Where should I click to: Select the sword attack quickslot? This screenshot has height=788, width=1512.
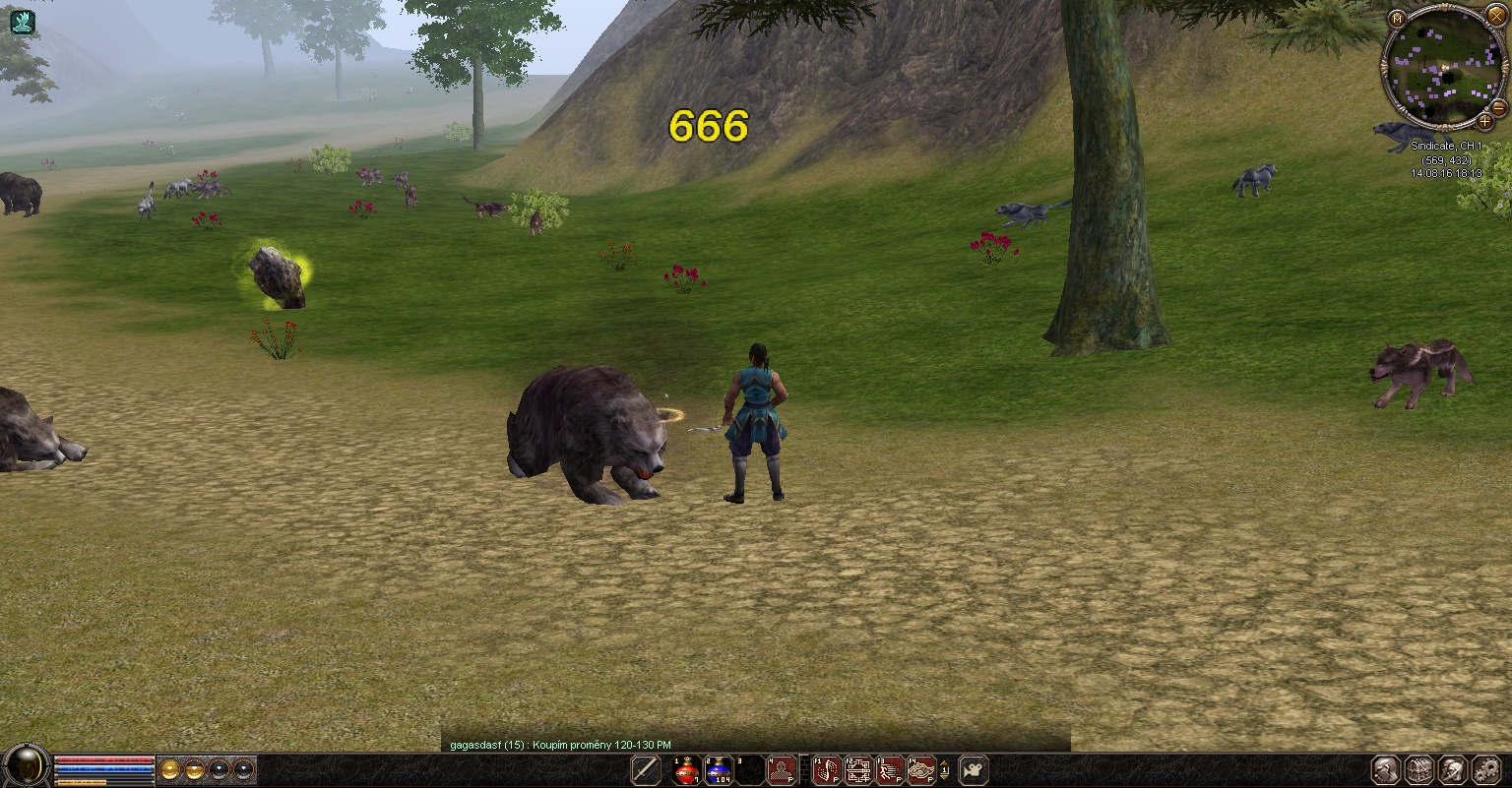tap(646, 770)
